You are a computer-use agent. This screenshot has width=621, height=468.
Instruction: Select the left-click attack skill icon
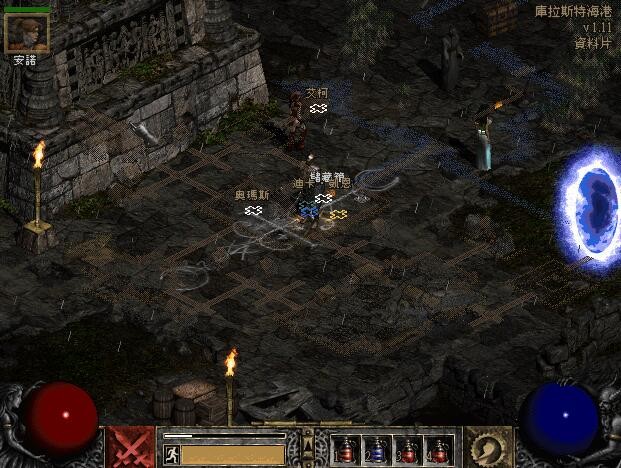(130, 447)
